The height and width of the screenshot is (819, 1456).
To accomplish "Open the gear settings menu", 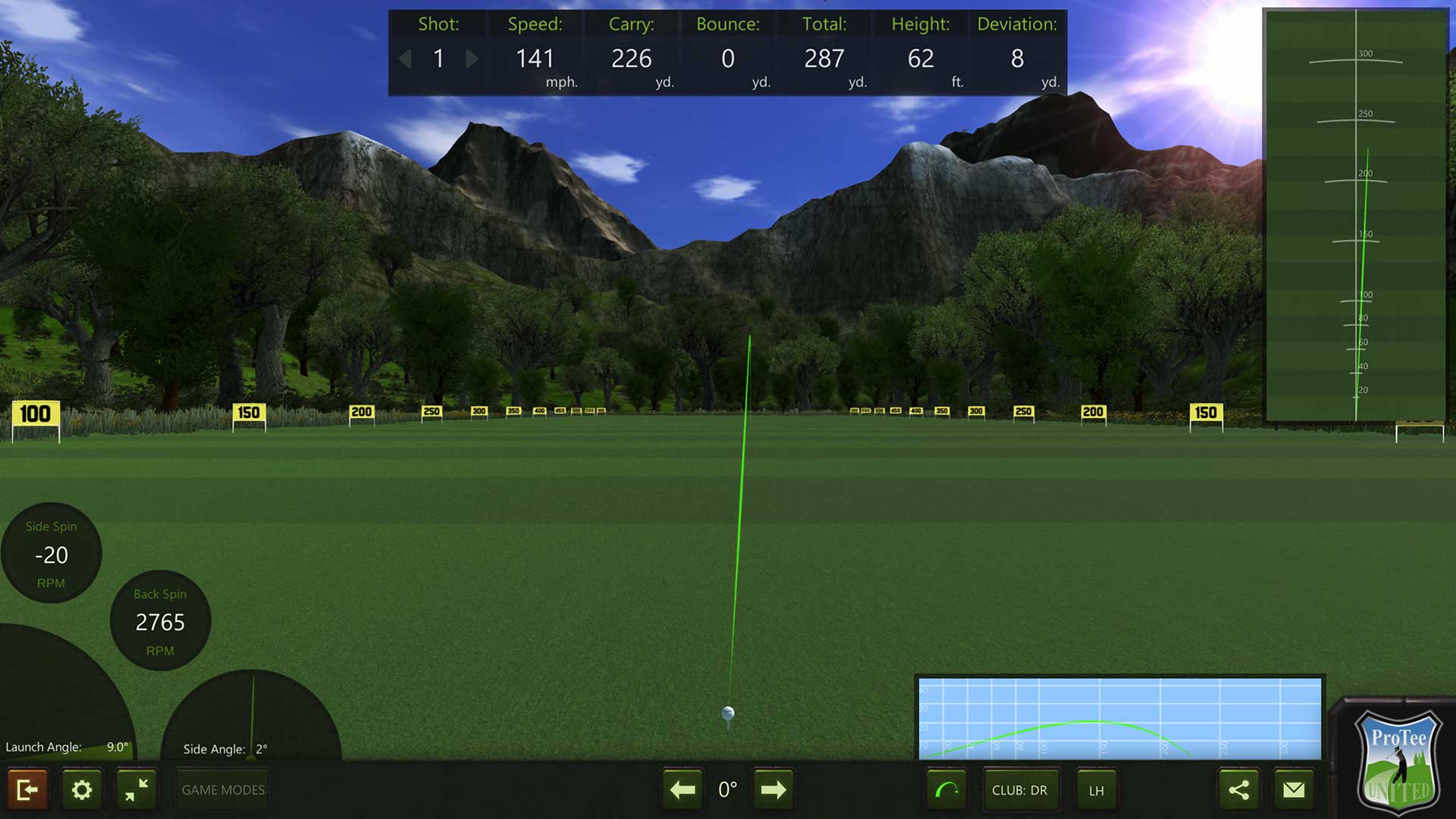I will pyautogui.click(x=82, y=790).
